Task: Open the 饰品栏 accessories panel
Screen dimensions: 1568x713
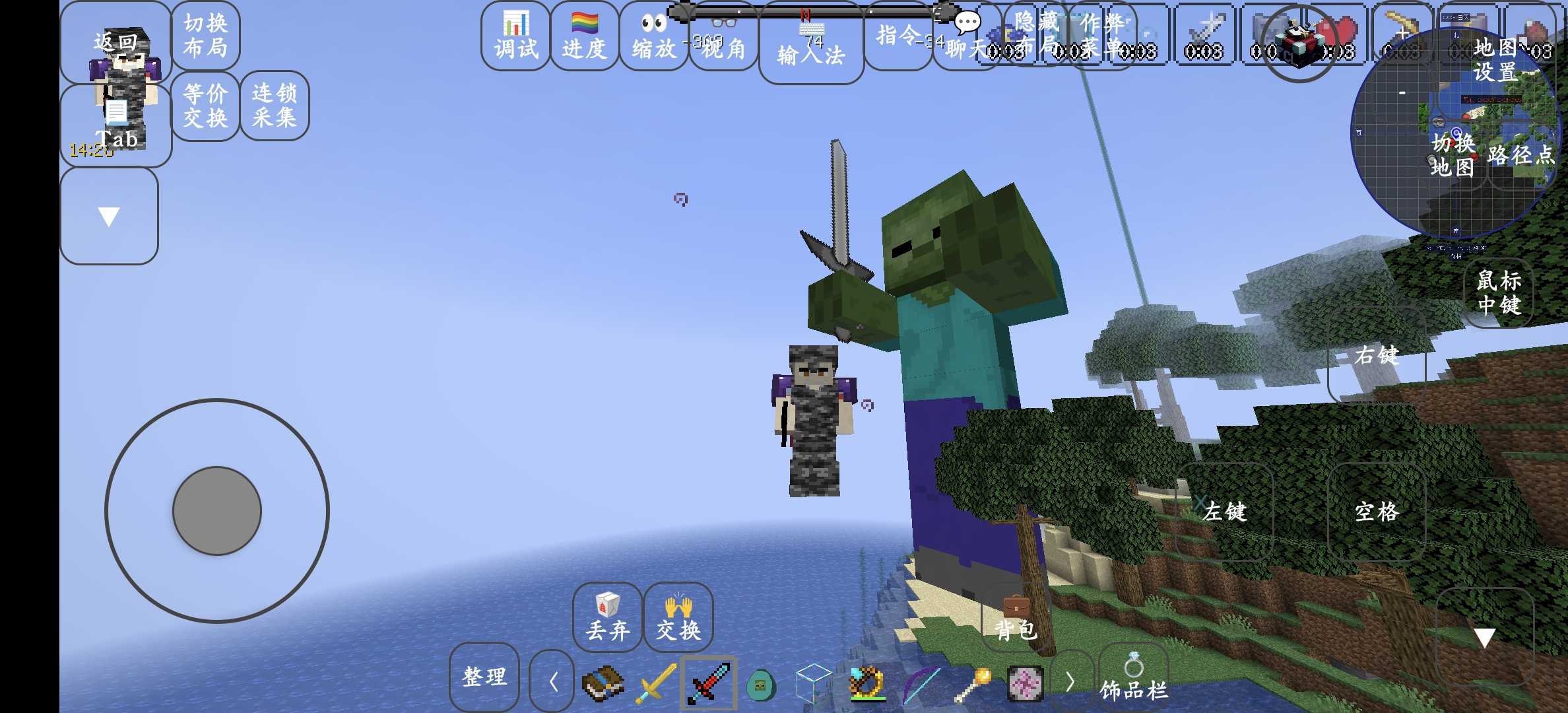Action: coord(1133,680)
